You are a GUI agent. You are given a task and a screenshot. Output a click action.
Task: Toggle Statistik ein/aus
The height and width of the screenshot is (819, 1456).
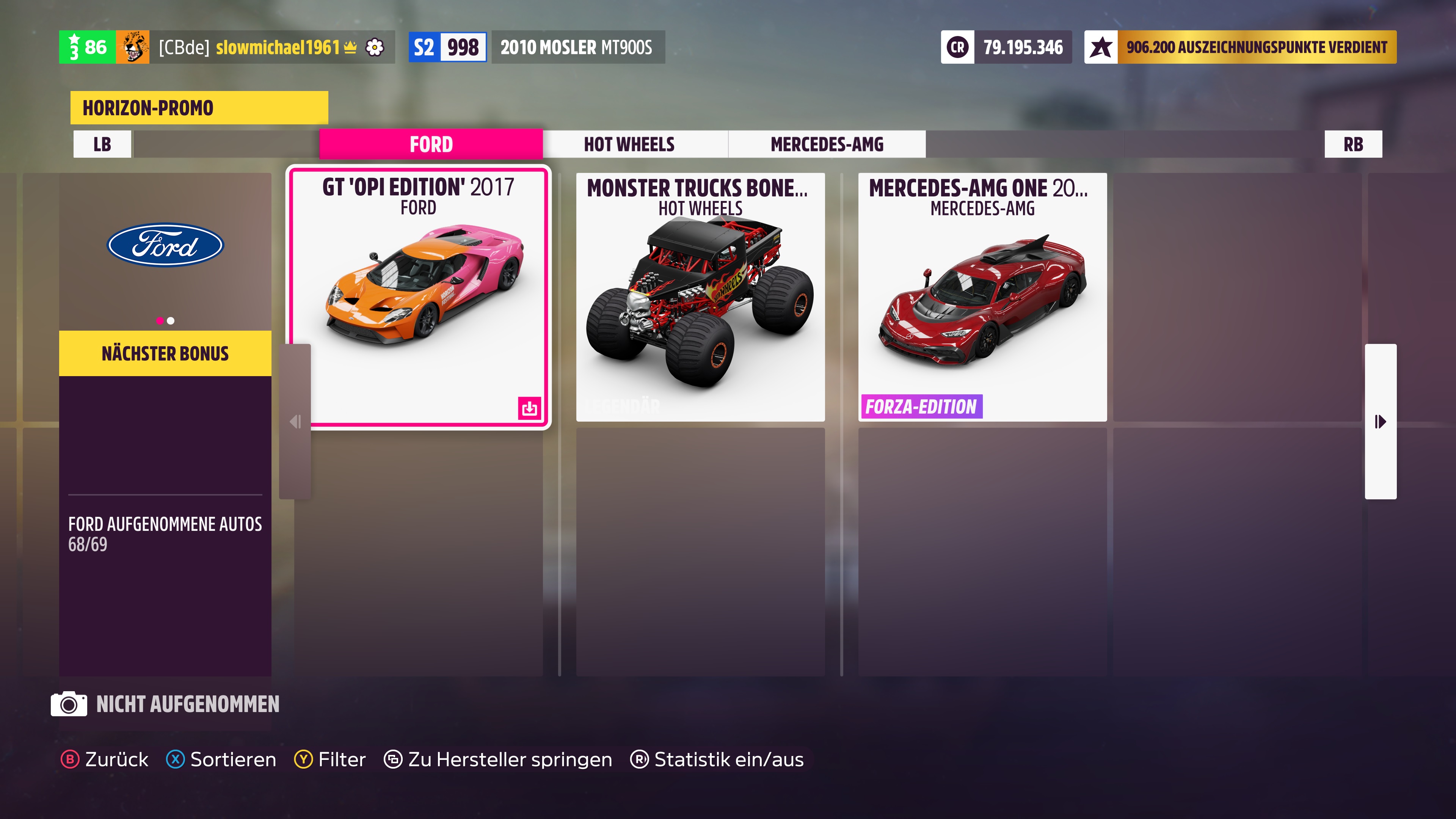click(x=718, y=759)
